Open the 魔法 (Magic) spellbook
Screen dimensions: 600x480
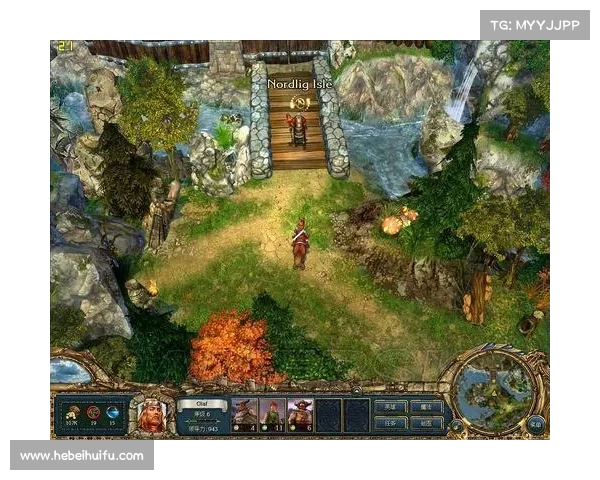(x=426, y=407)
